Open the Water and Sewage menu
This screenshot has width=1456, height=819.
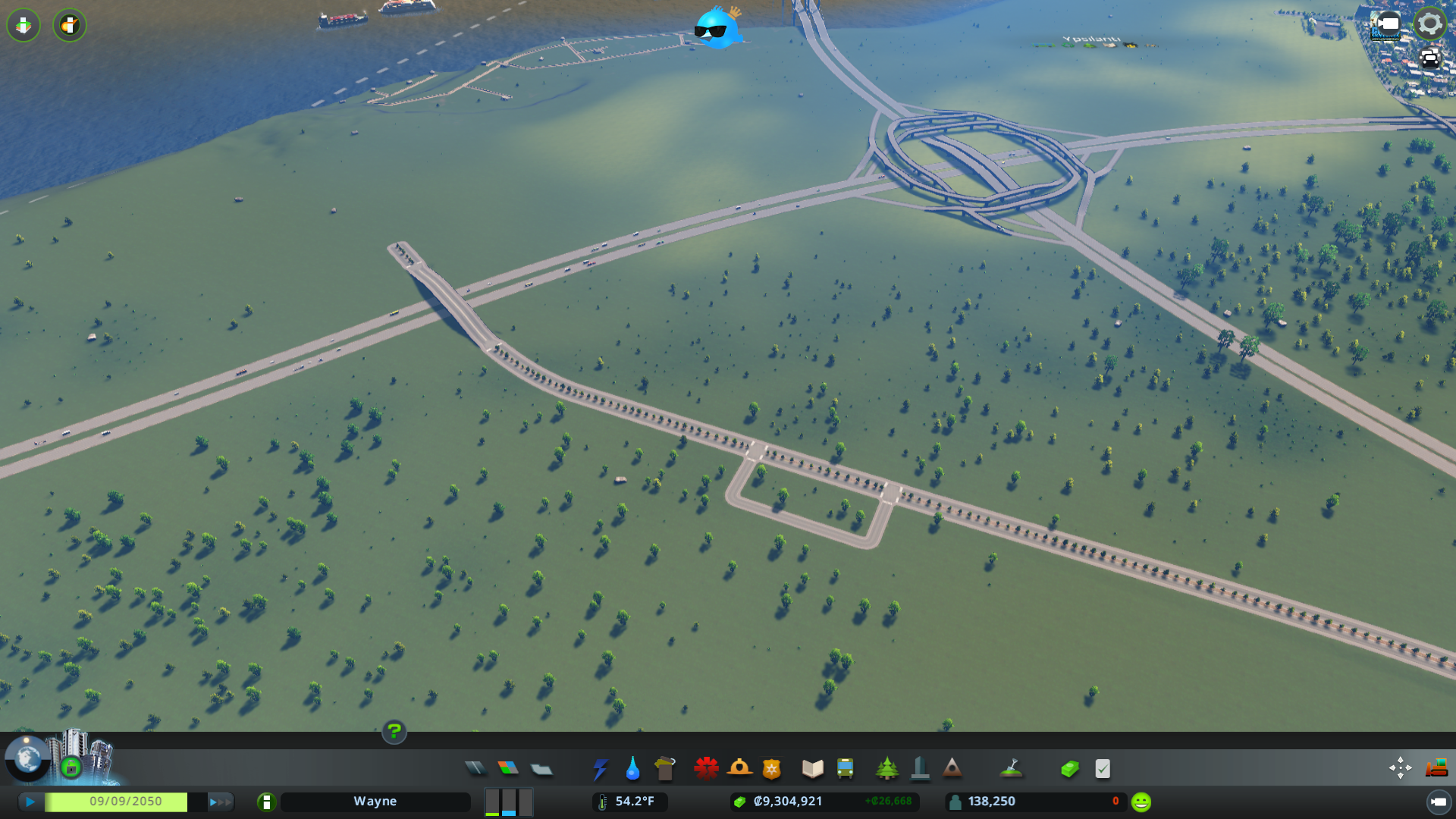(x=633, y=768)
